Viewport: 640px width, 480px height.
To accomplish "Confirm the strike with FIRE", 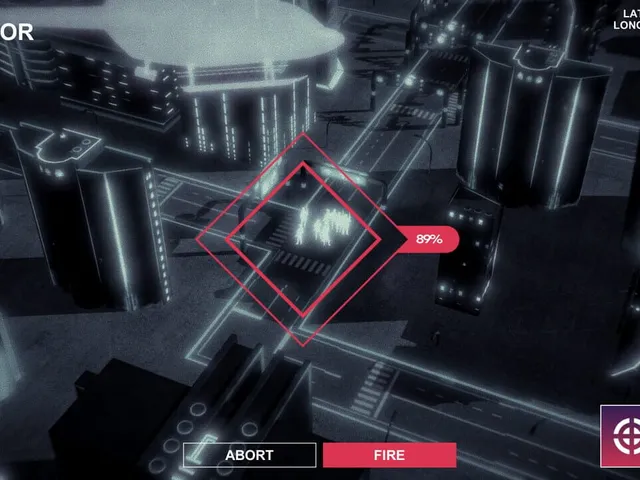I will (389, 455).
